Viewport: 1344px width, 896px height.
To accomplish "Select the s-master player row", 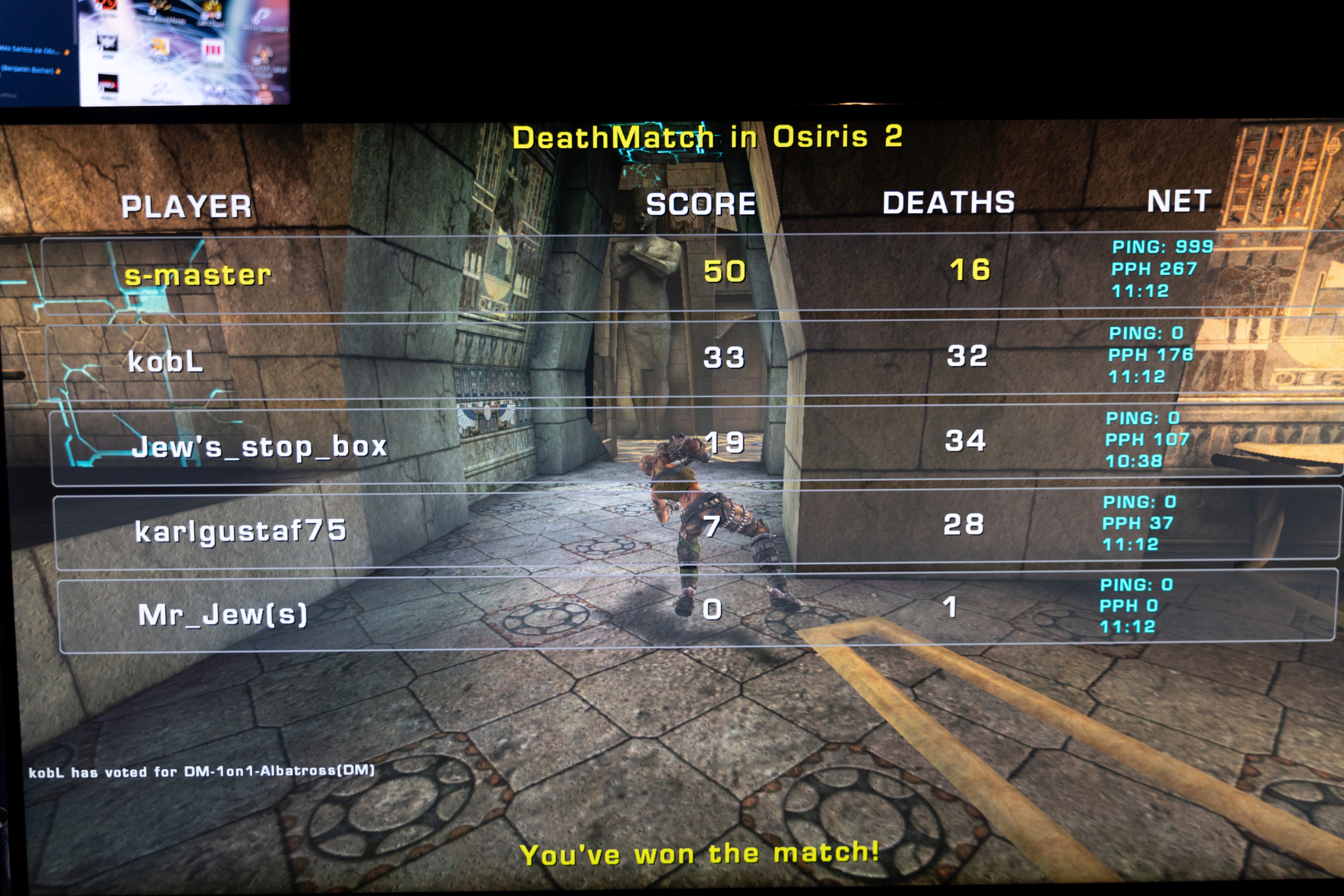I will (x=198, y=275).
